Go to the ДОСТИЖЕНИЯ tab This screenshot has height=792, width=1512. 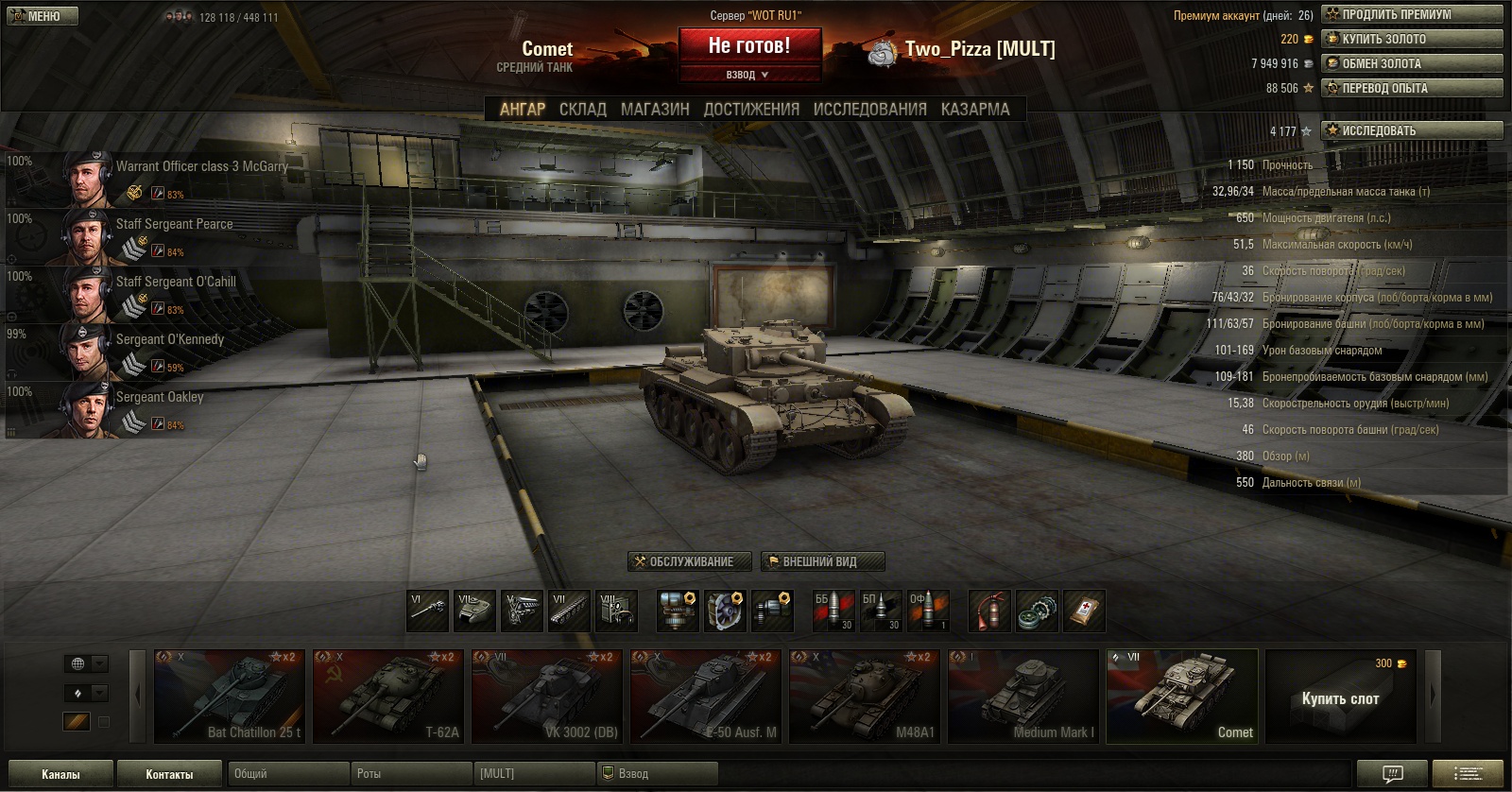tap(751, 109)
